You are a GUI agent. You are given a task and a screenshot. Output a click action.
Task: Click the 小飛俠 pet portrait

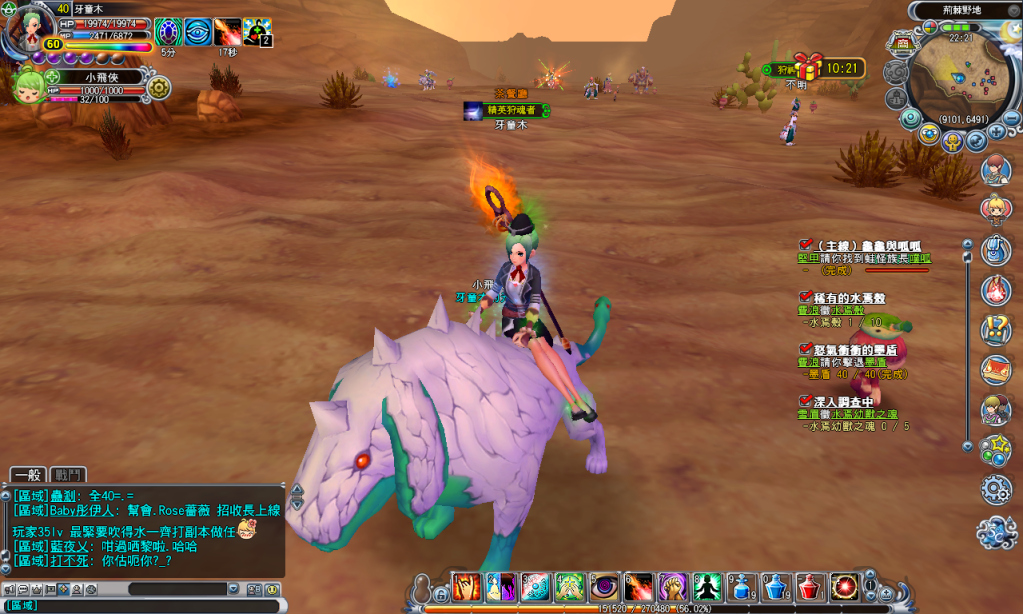30,85
